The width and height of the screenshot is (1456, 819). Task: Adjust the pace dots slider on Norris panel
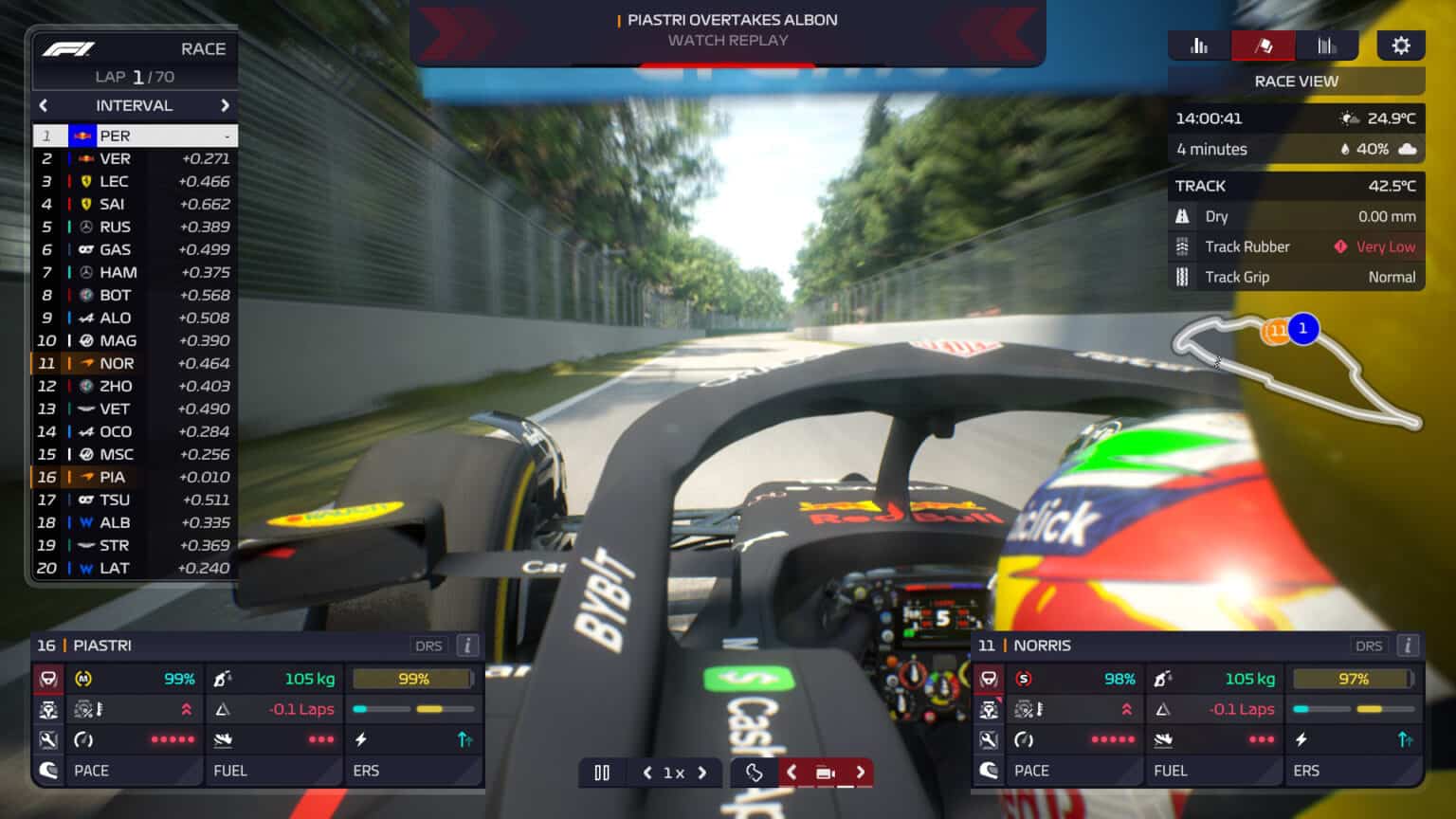point(1114,739)
